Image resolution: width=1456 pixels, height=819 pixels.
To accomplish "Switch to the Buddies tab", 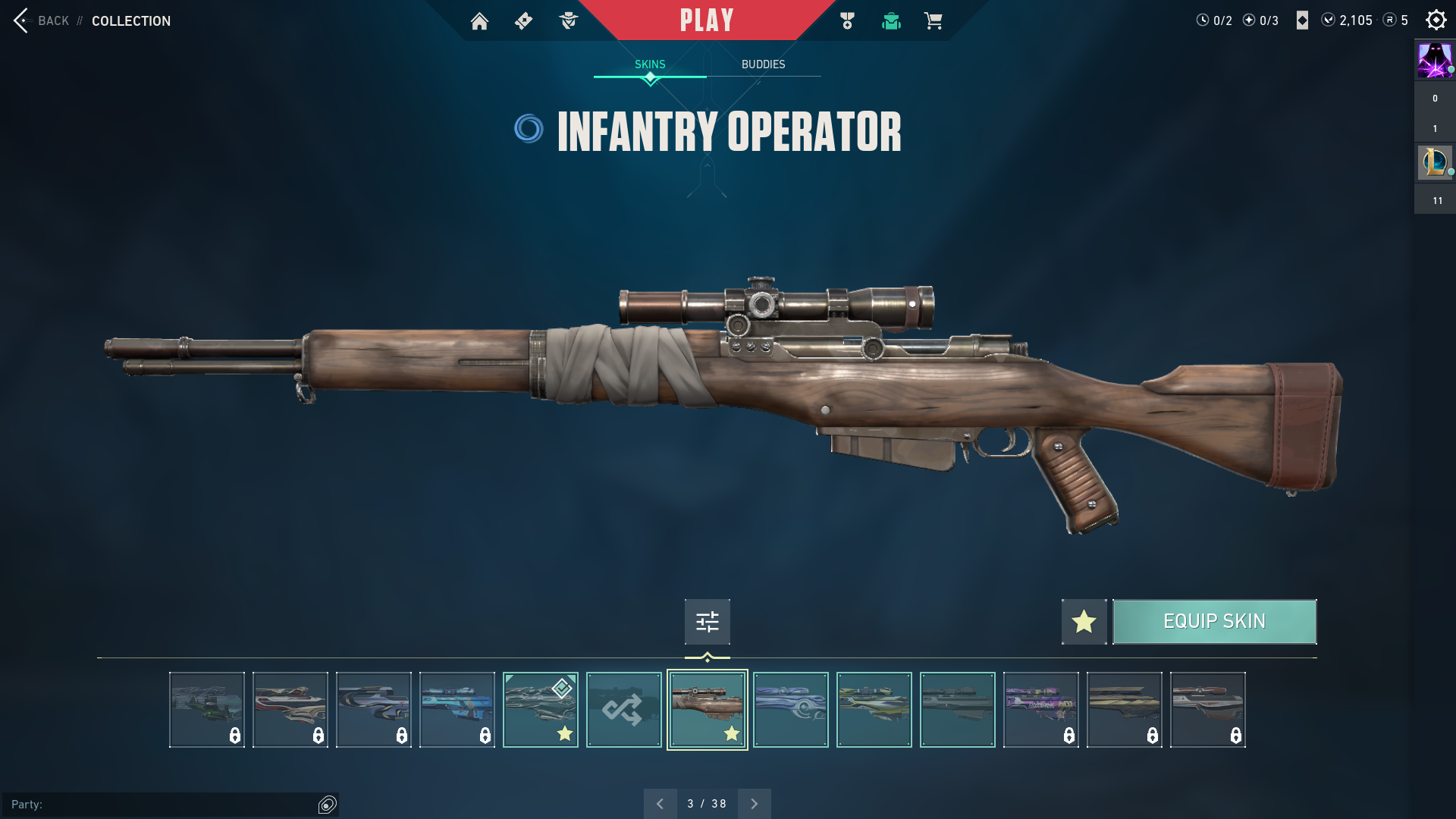I will [763, 64].
